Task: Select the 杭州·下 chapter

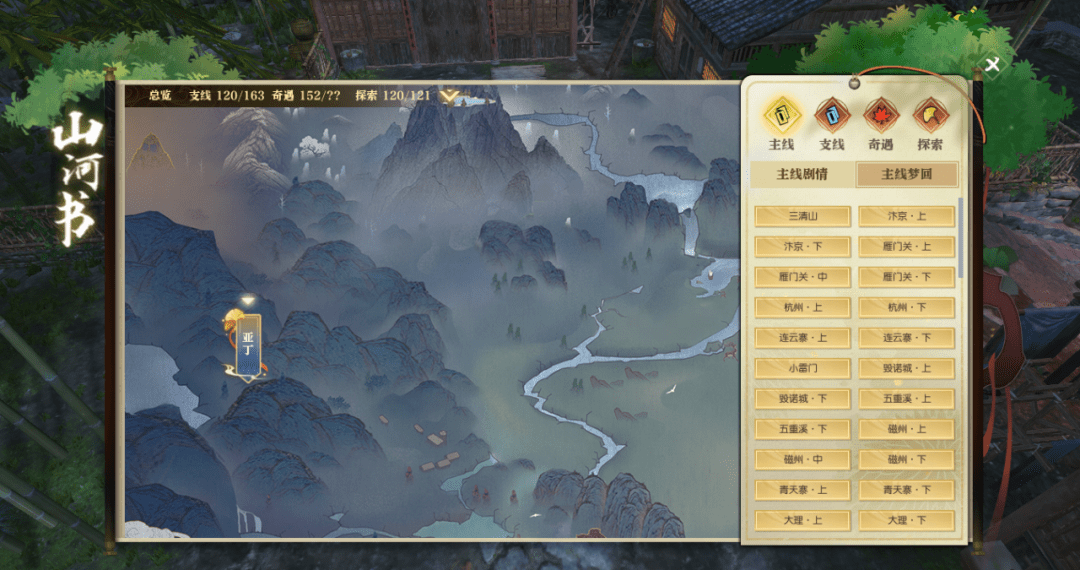Action: [907, 307]
